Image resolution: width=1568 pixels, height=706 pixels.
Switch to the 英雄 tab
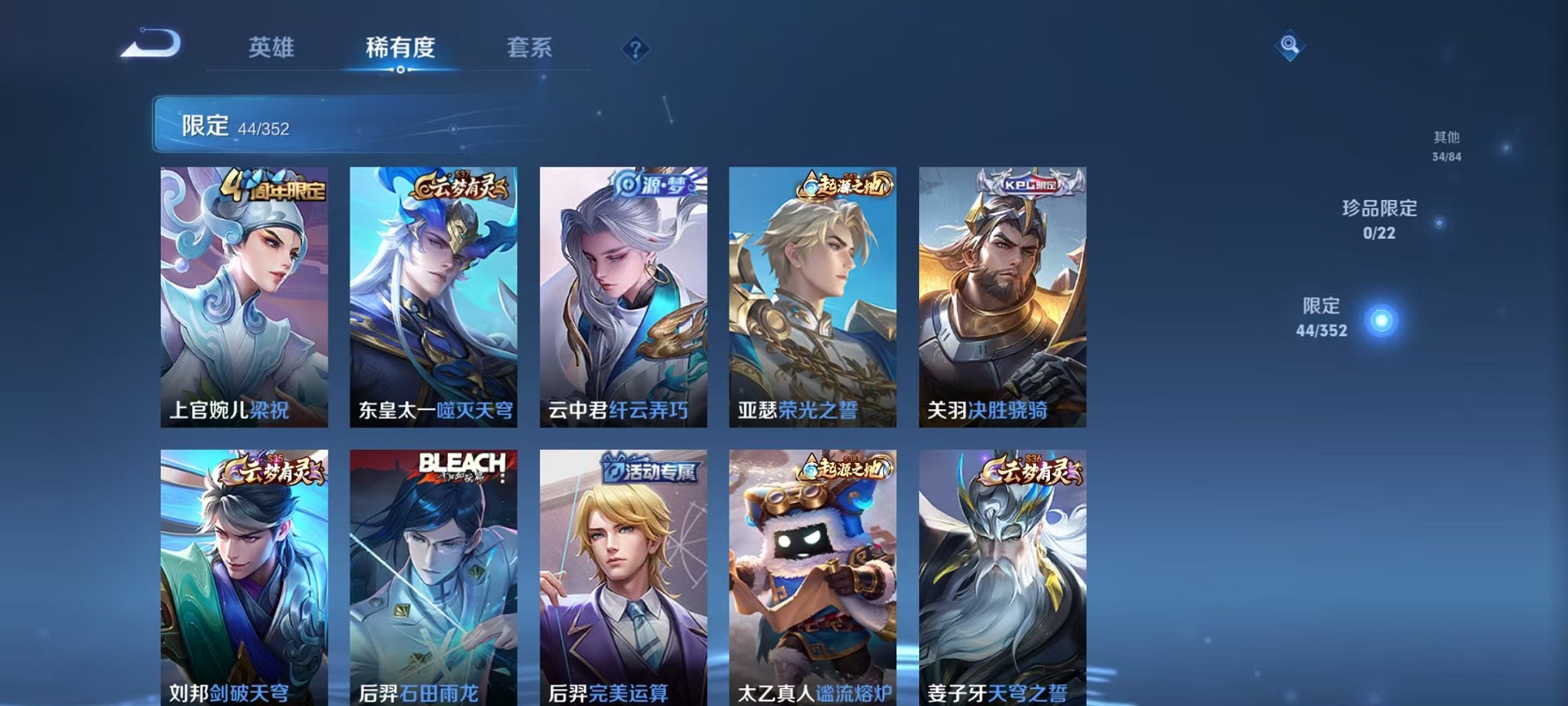273,48
